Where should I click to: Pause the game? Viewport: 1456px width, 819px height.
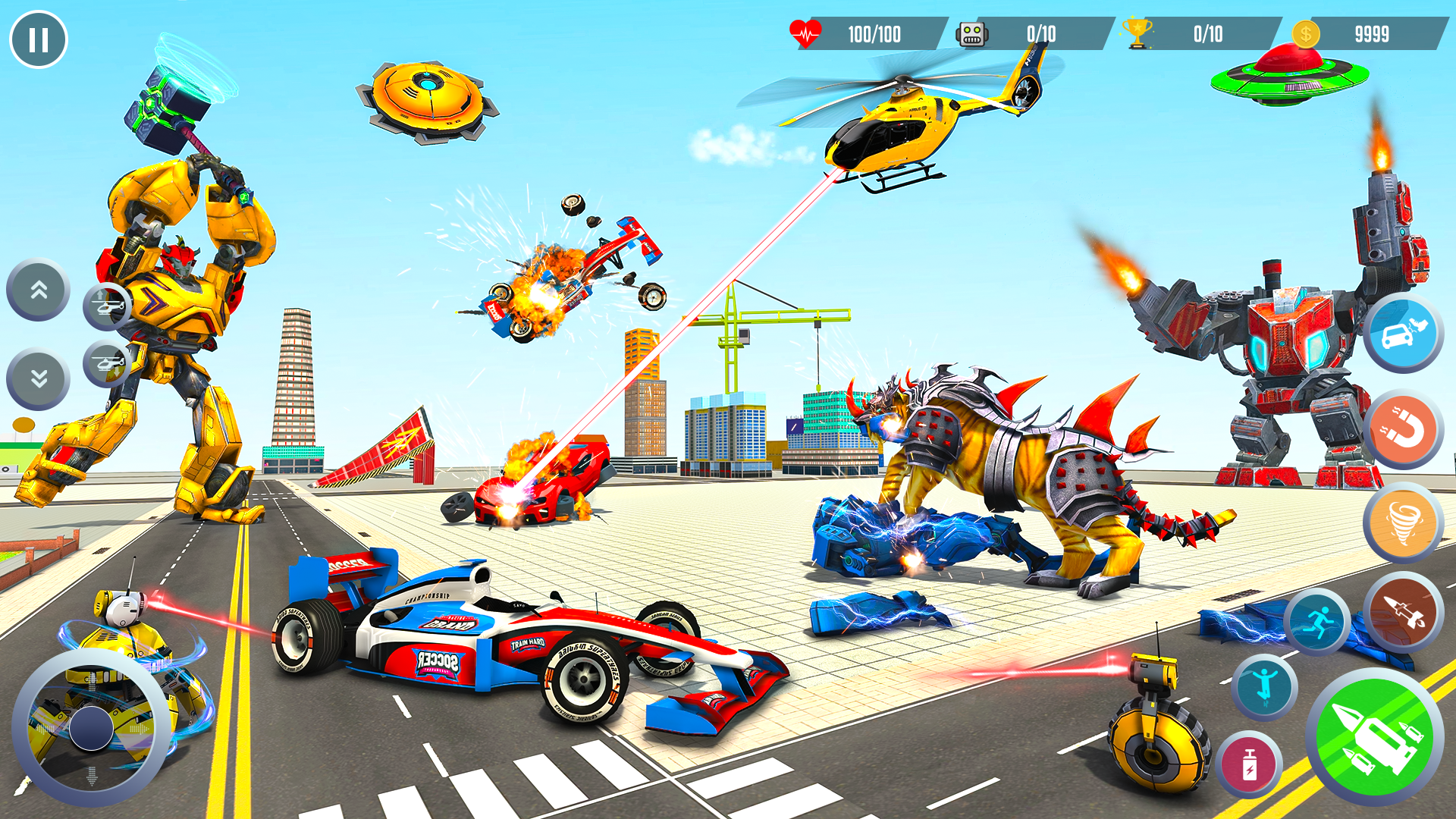click(x=39, y=39)
